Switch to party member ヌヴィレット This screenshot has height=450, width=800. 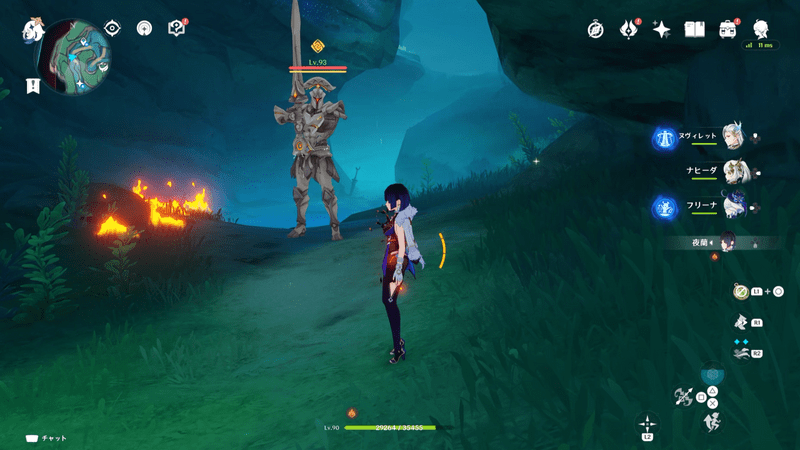click(x=734, y=139)
